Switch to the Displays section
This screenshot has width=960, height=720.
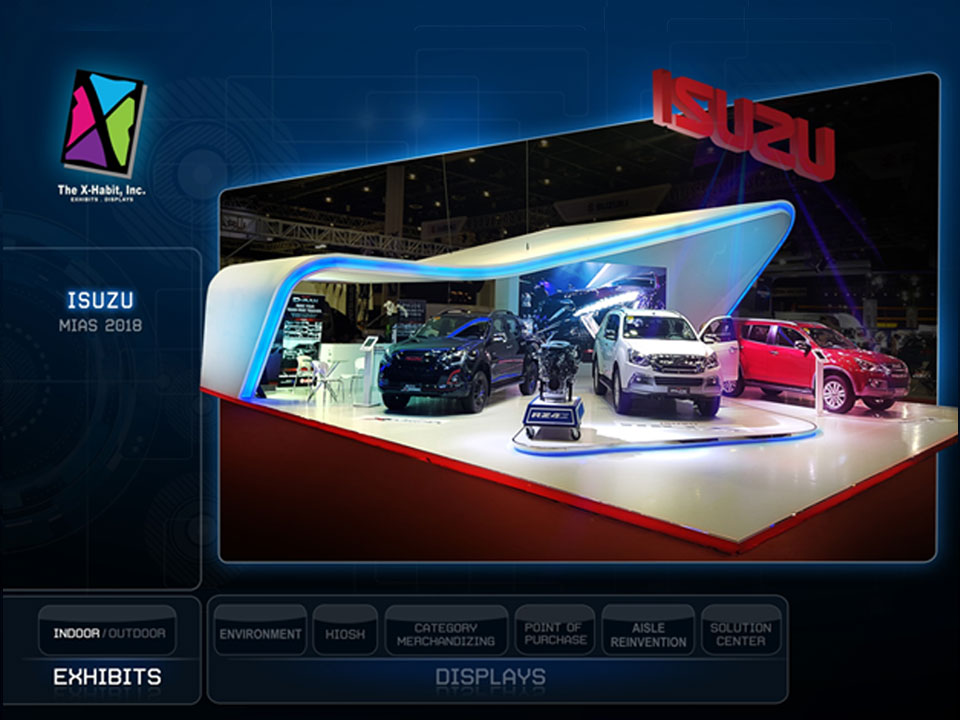[x=490, y=677]
